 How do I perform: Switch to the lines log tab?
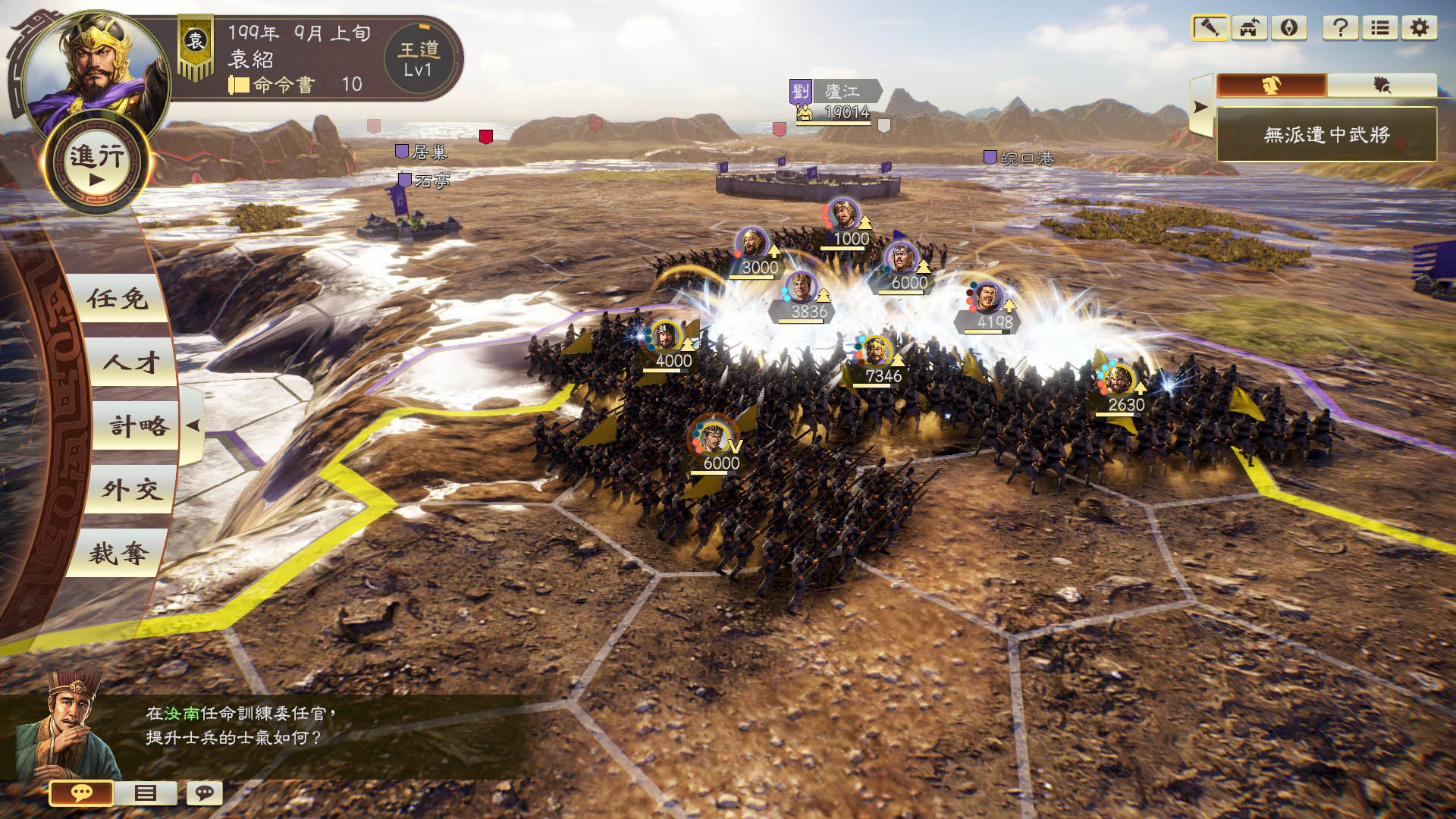click(145, 793)
